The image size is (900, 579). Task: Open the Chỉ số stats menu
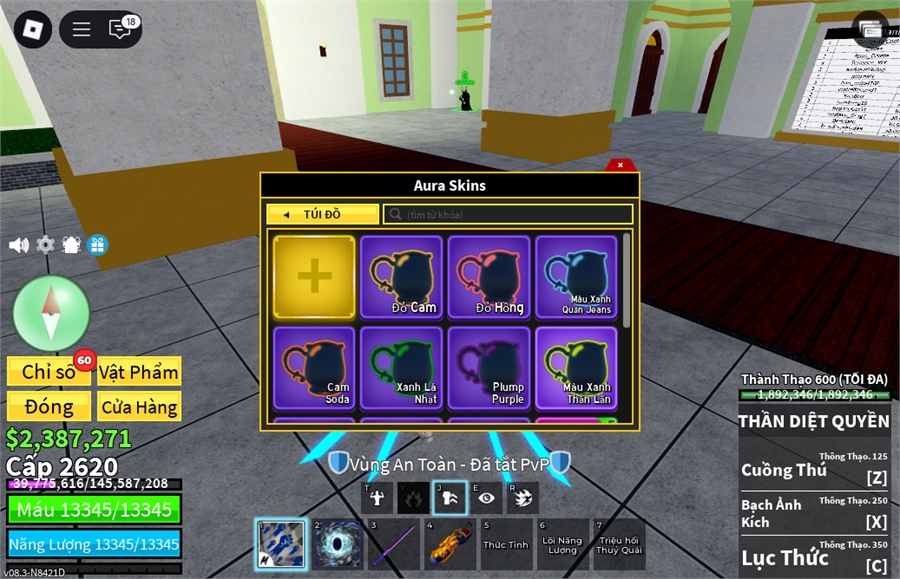[x=48, y=372]
